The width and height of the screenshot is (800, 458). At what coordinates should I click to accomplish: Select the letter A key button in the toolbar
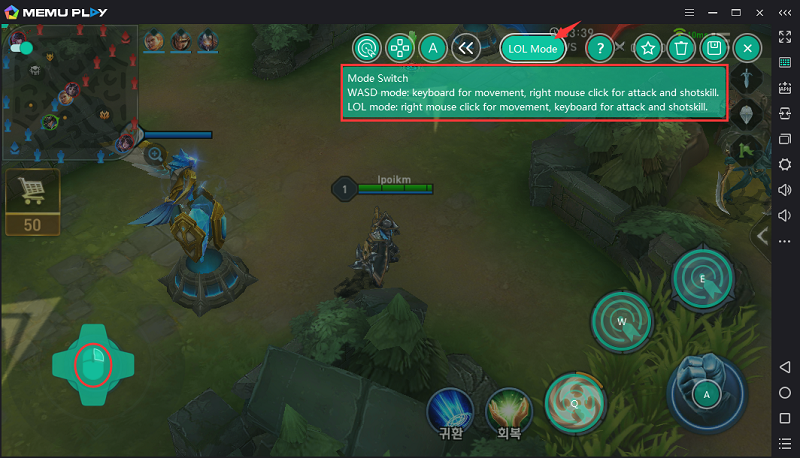click(x=432, y=48)
